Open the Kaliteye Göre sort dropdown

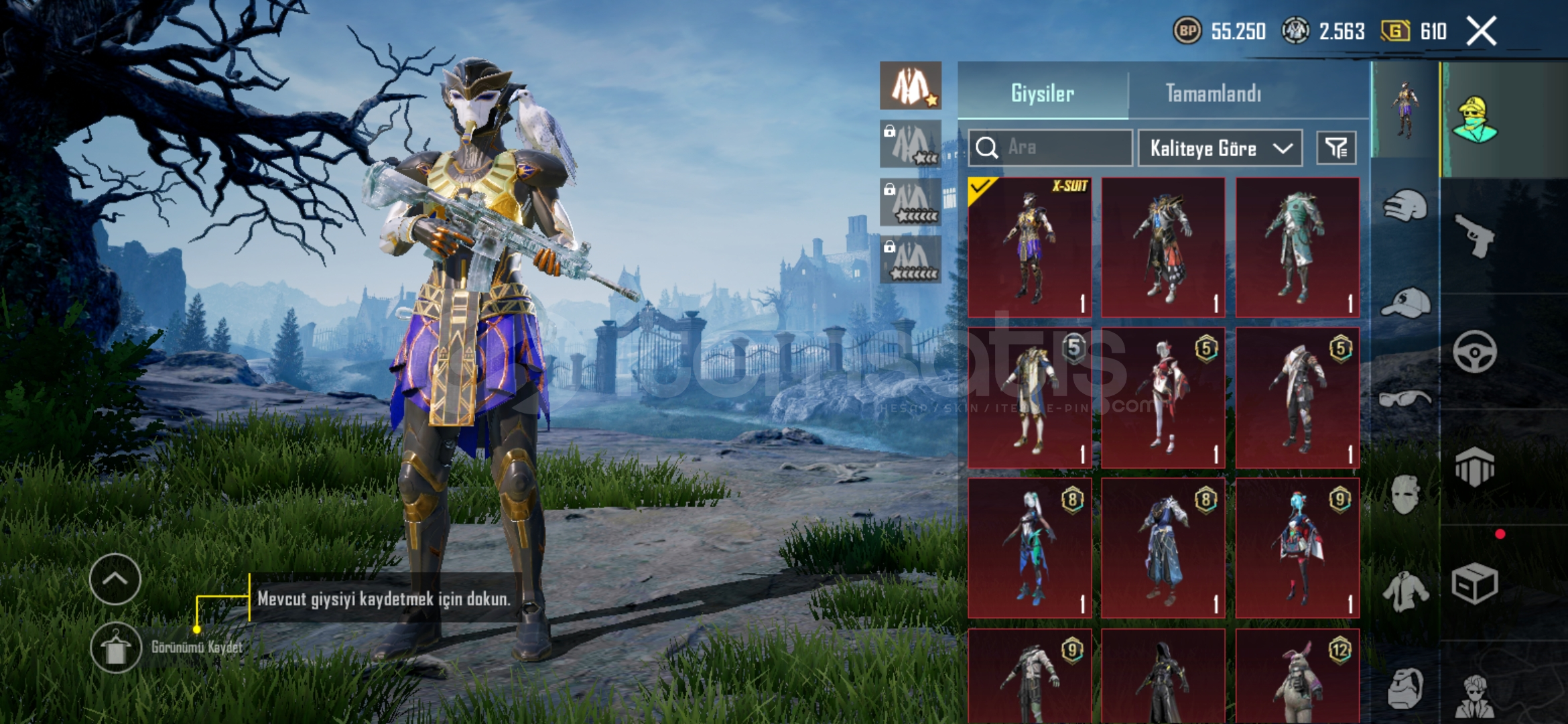tap(1220, 148)
